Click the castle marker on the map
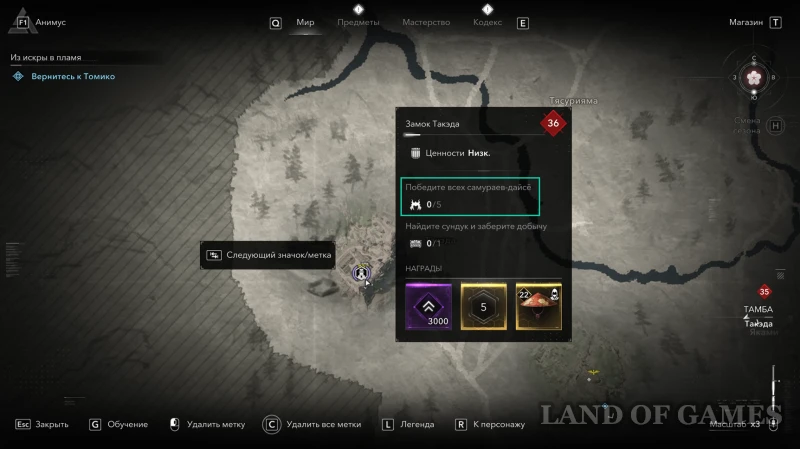This screenshot has height=449, width=800. point(362,271)
